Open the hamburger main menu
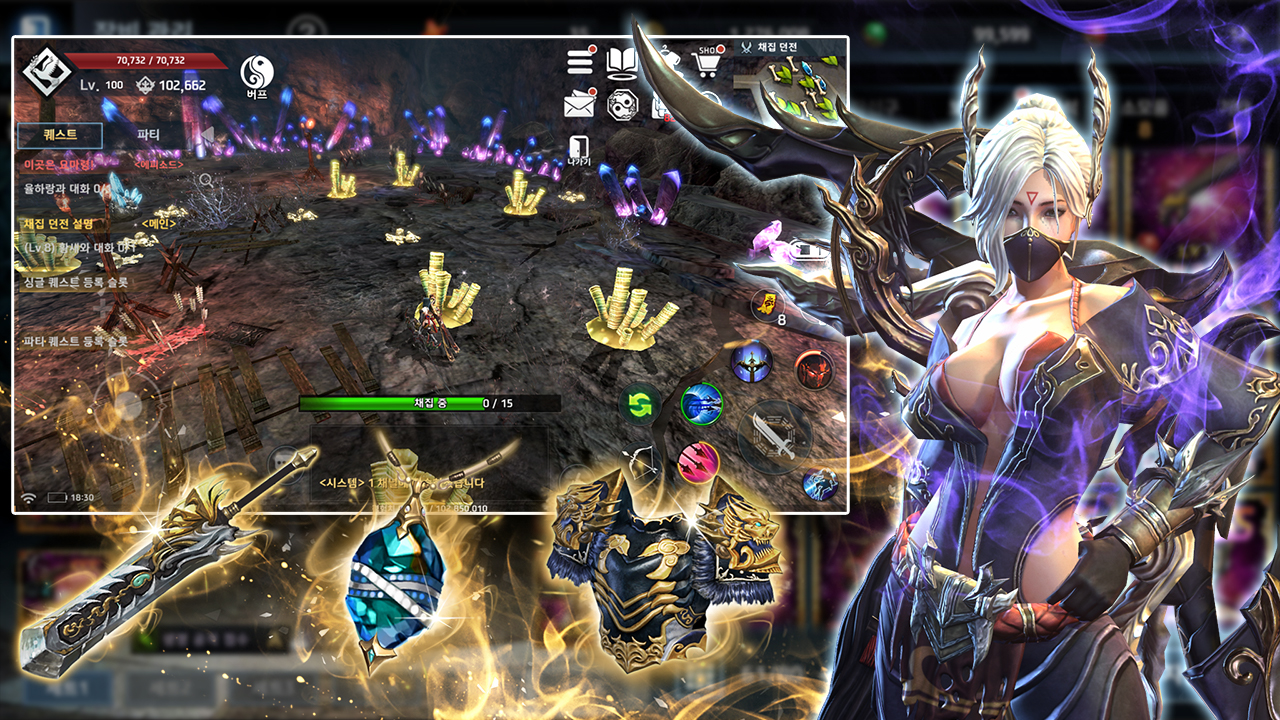Viewport: 1280px width, 720px height. (x=581, y=62)
